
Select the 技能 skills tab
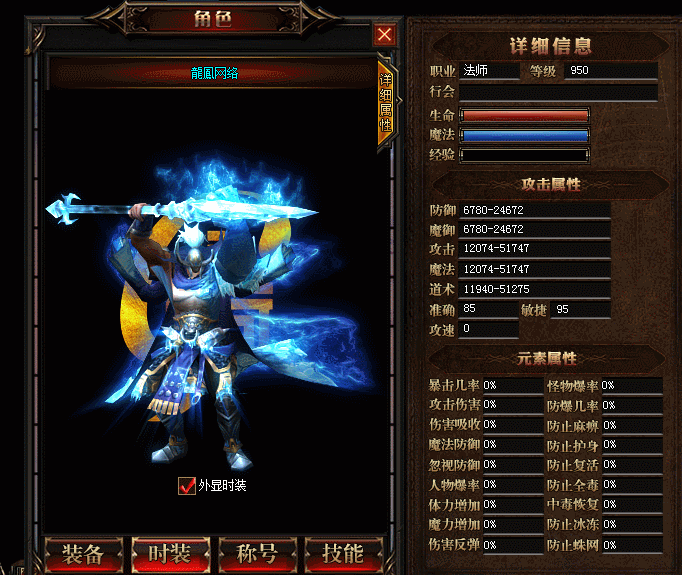coord(342,554)
